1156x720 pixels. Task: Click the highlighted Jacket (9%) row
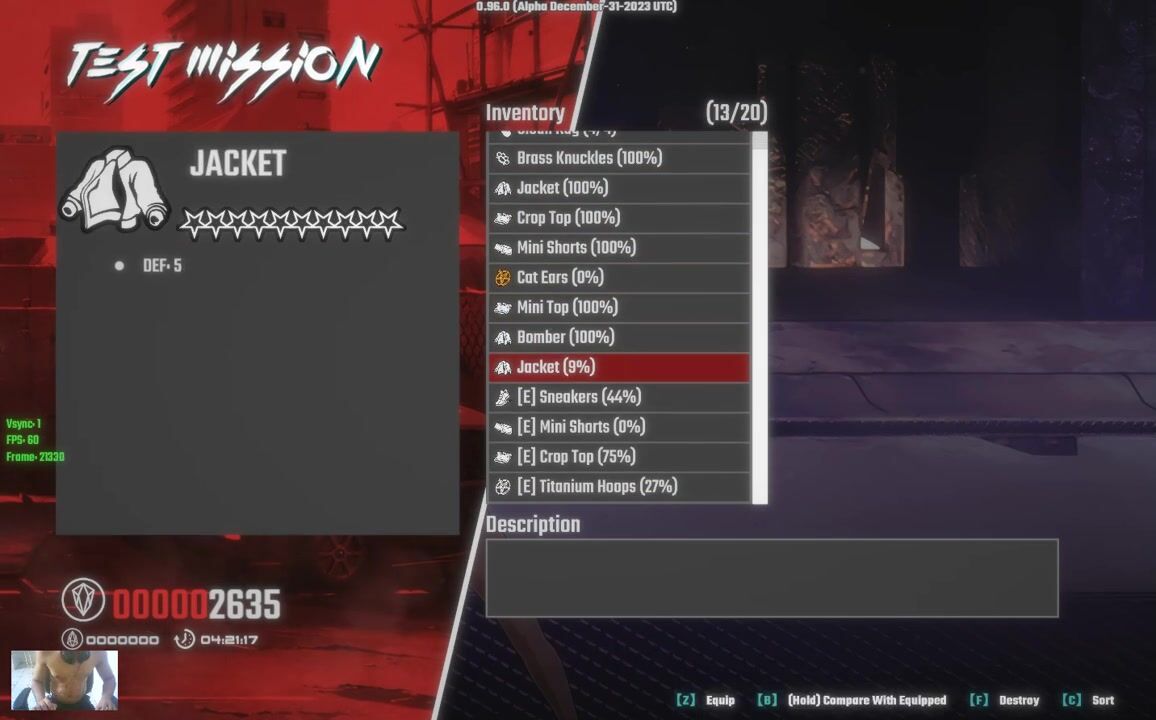point(618,367)
